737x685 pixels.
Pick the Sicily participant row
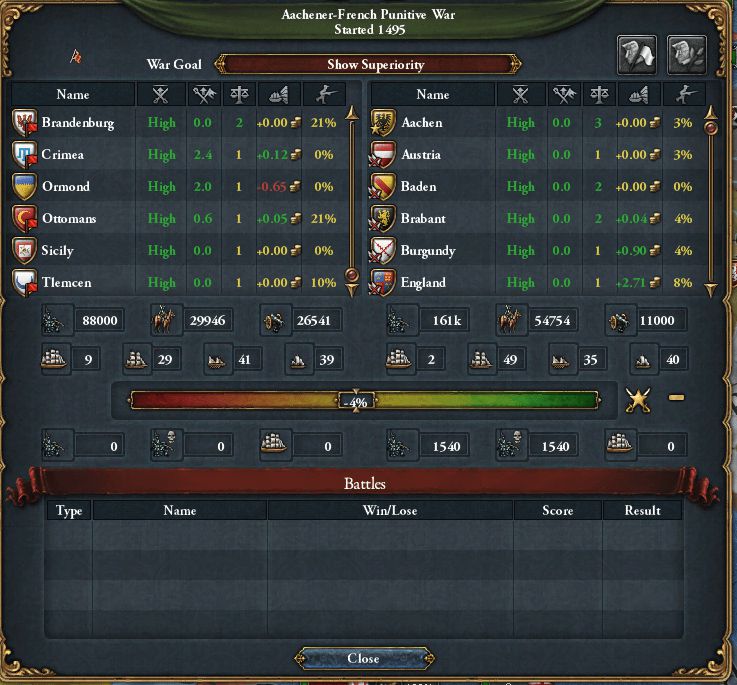click(x=58, y=251)
